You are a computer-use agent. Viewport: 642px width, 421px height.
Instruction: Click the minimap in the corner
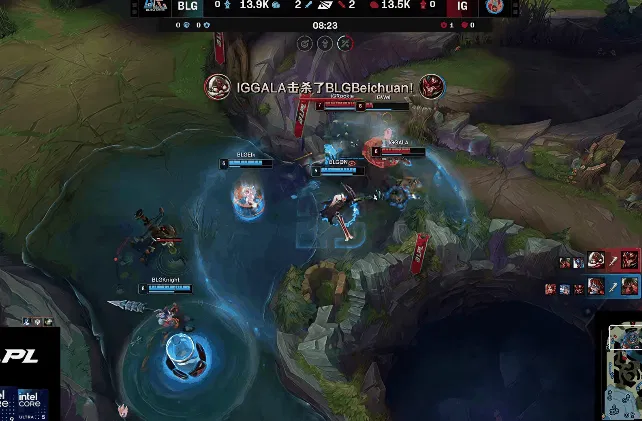click(x=622, y=372)
